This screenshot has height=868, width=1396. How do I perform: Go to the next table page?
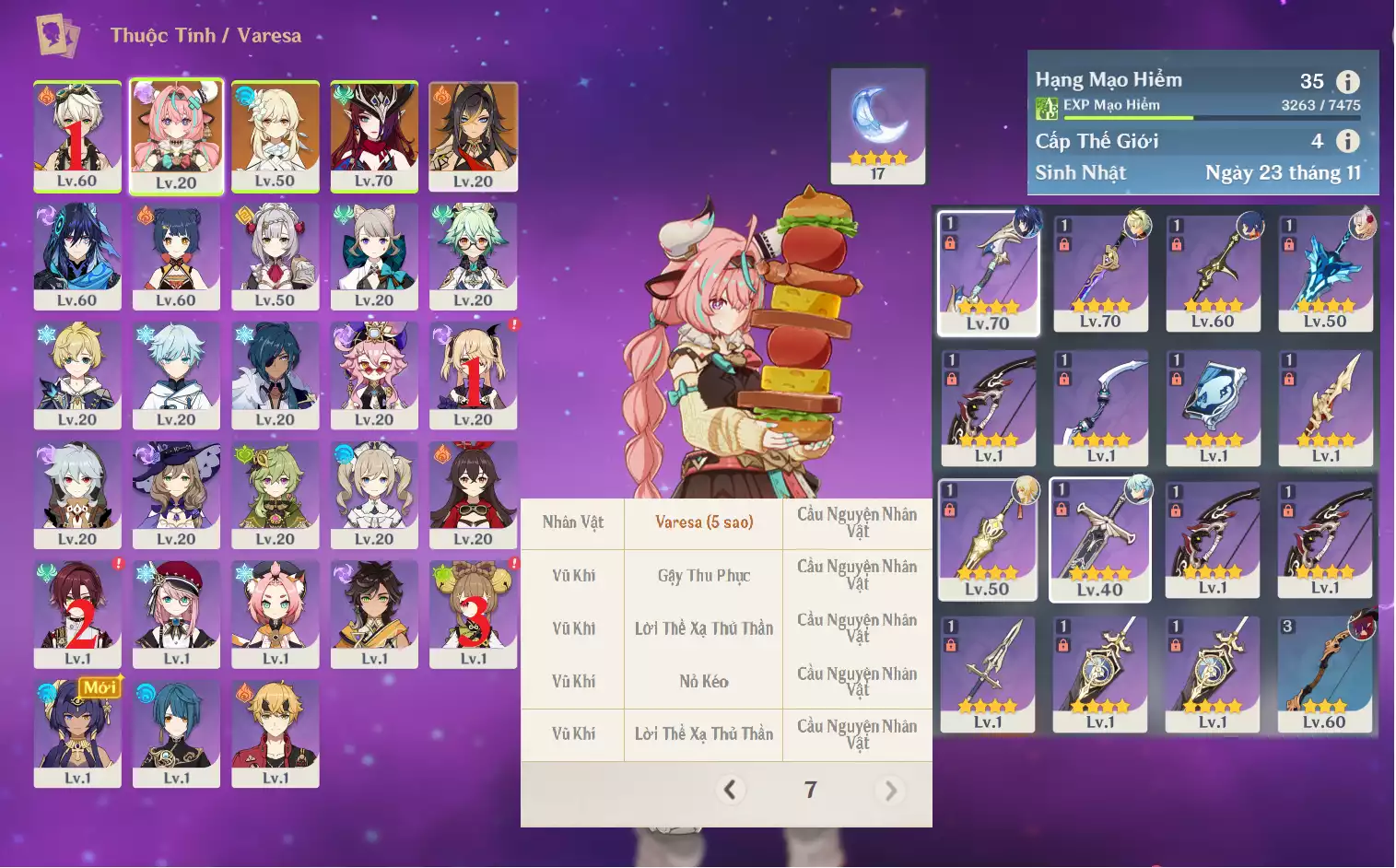tap(890, 791)
